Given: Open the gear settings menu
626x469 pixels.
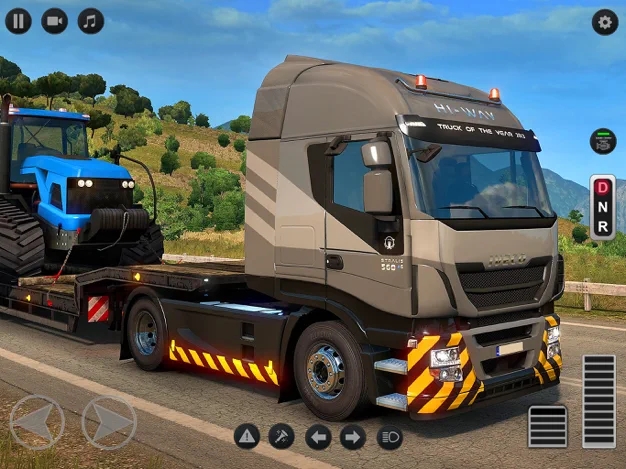Looking at the screenshot, I should pyautogui.click(x=604, y=22).
